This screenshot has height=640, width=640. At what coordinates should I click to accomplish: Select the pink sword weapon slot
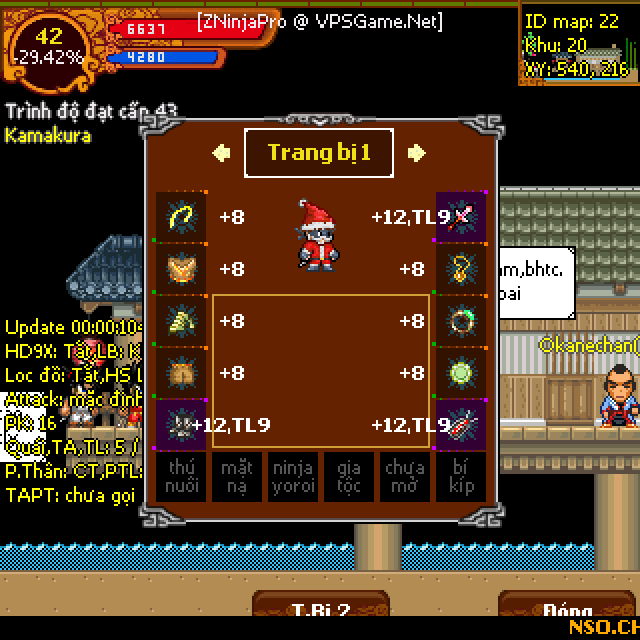click(x=461, y=217)
